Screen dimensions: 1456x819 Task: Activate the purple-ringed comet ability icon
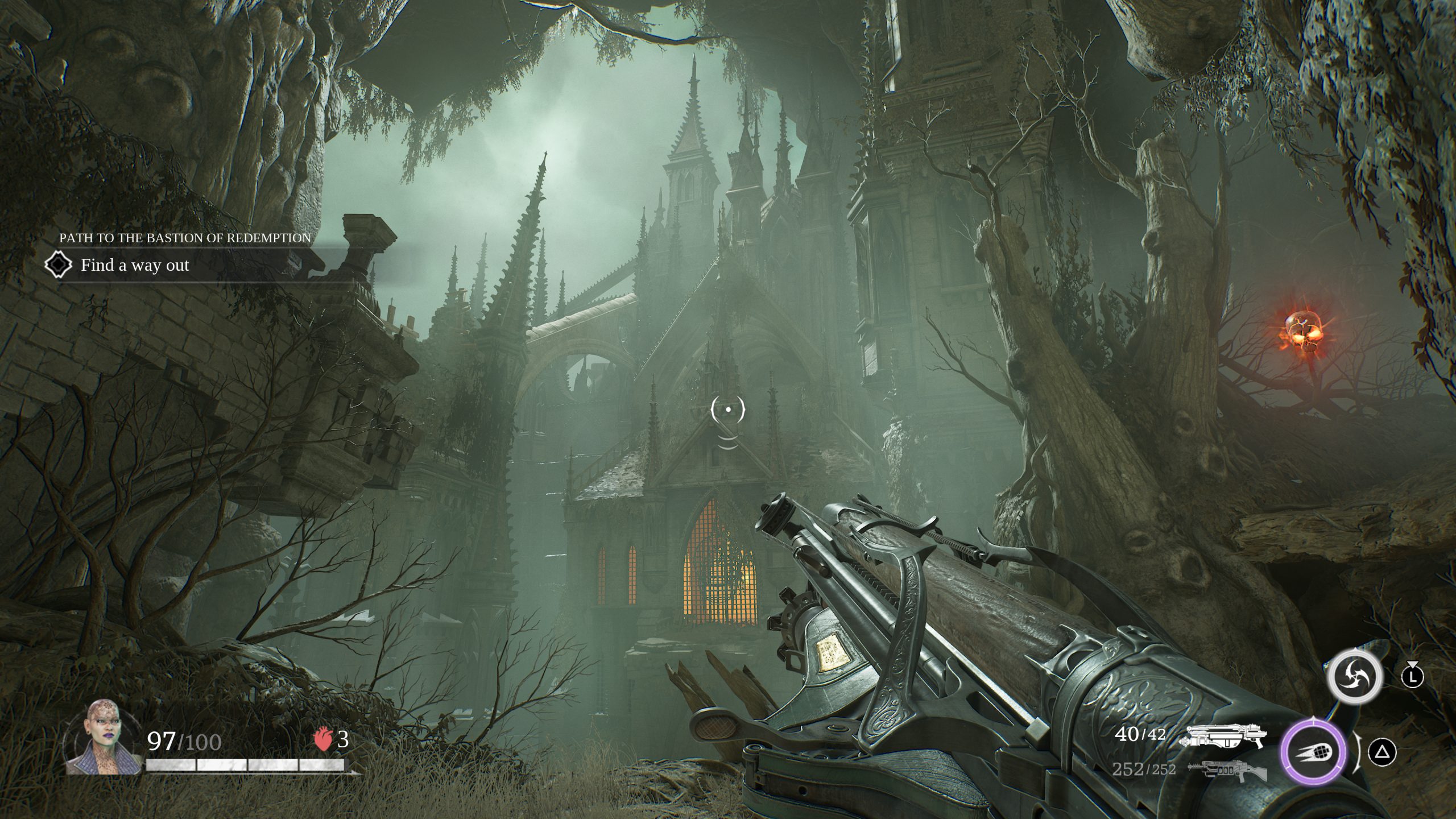click(1313, 751)
